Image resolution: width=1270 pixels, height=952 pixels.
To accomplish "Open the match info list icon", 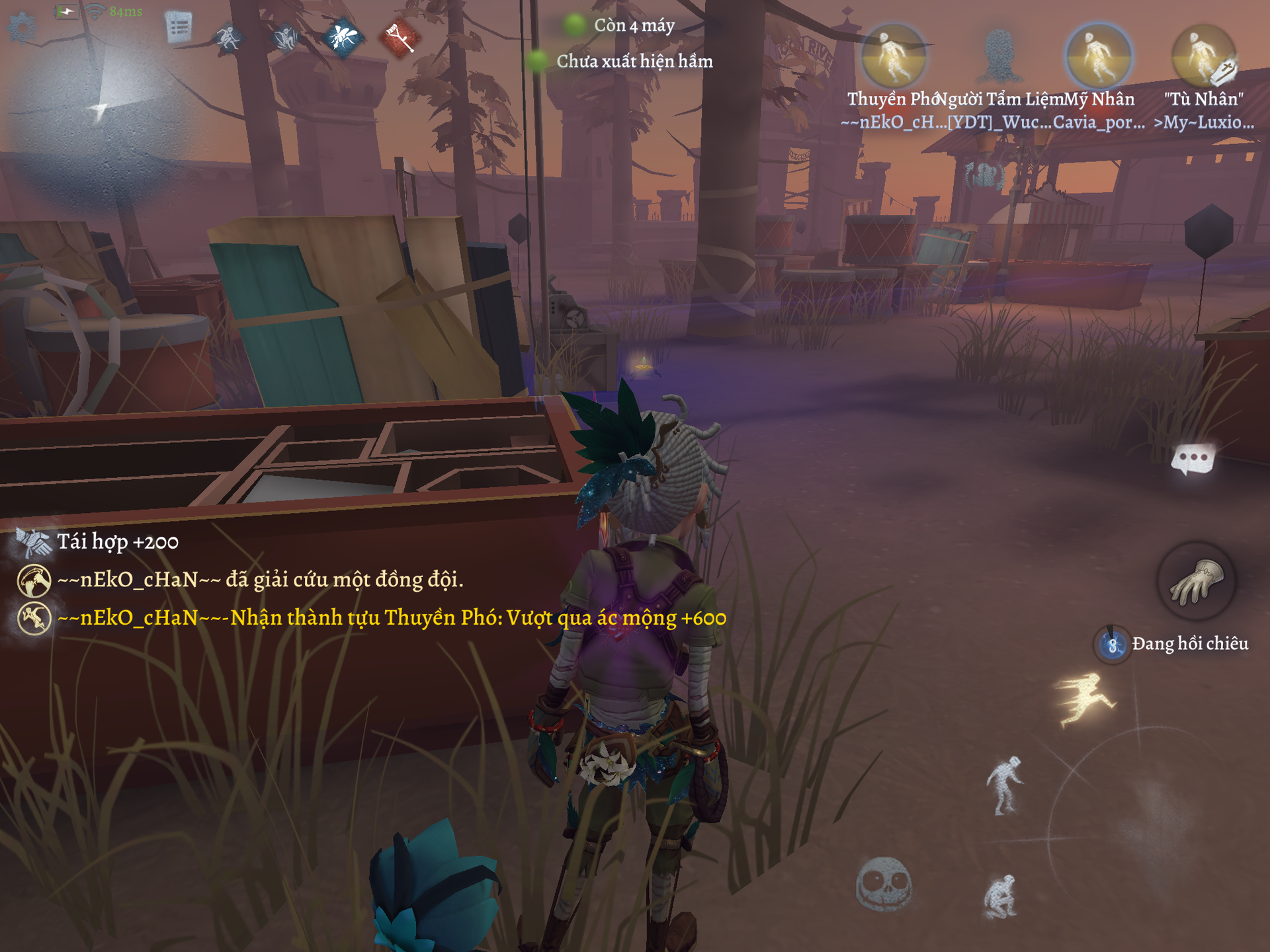I will pyautogui.click(x=179, y=28).
